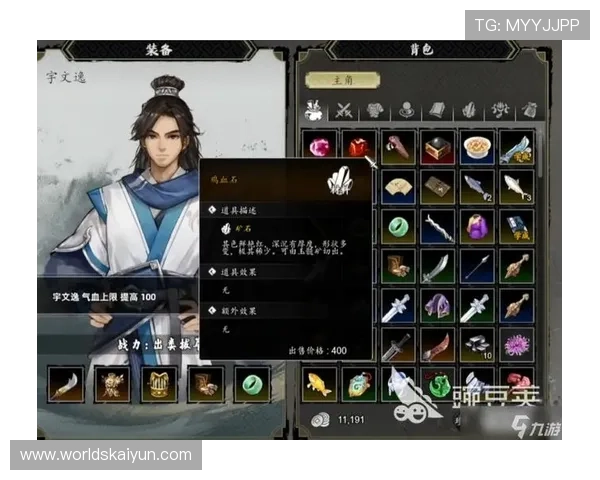Select the red ore stone in bag
This screenshot has width=600, height=480.
(358, 147)
